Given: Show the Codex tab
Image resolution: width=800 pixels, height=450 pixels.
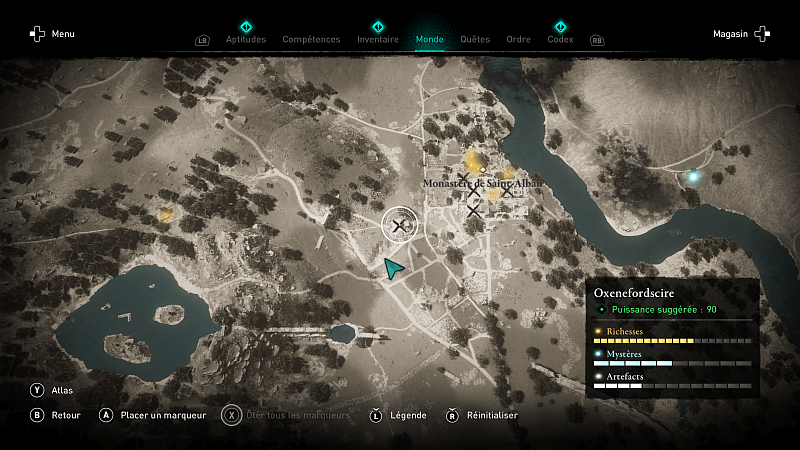Looking at the screenshot, I should 560,39.
